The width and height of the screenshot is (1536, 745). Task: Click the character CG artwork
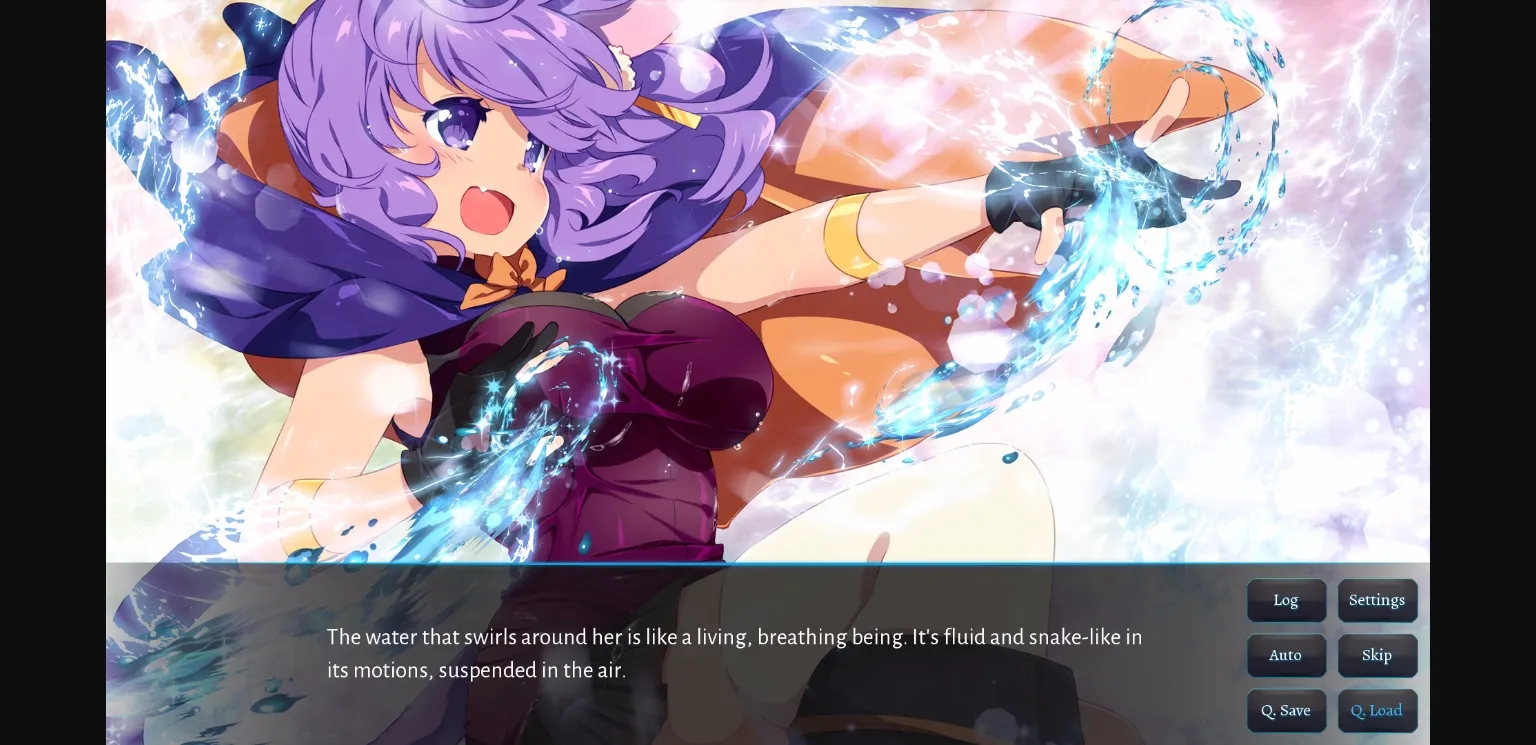coord(600,280)
